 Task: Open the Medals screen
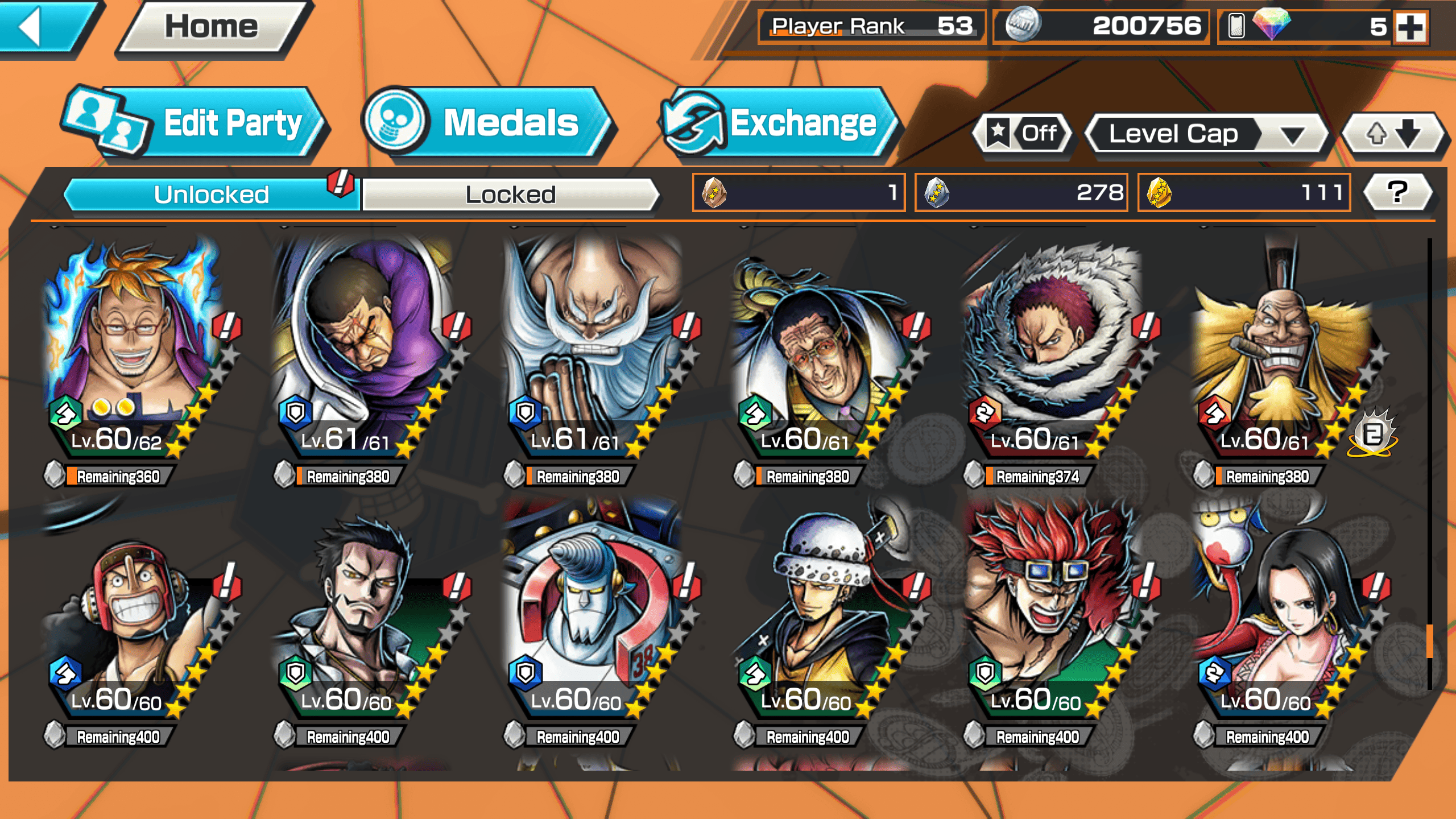click(489, 123)
